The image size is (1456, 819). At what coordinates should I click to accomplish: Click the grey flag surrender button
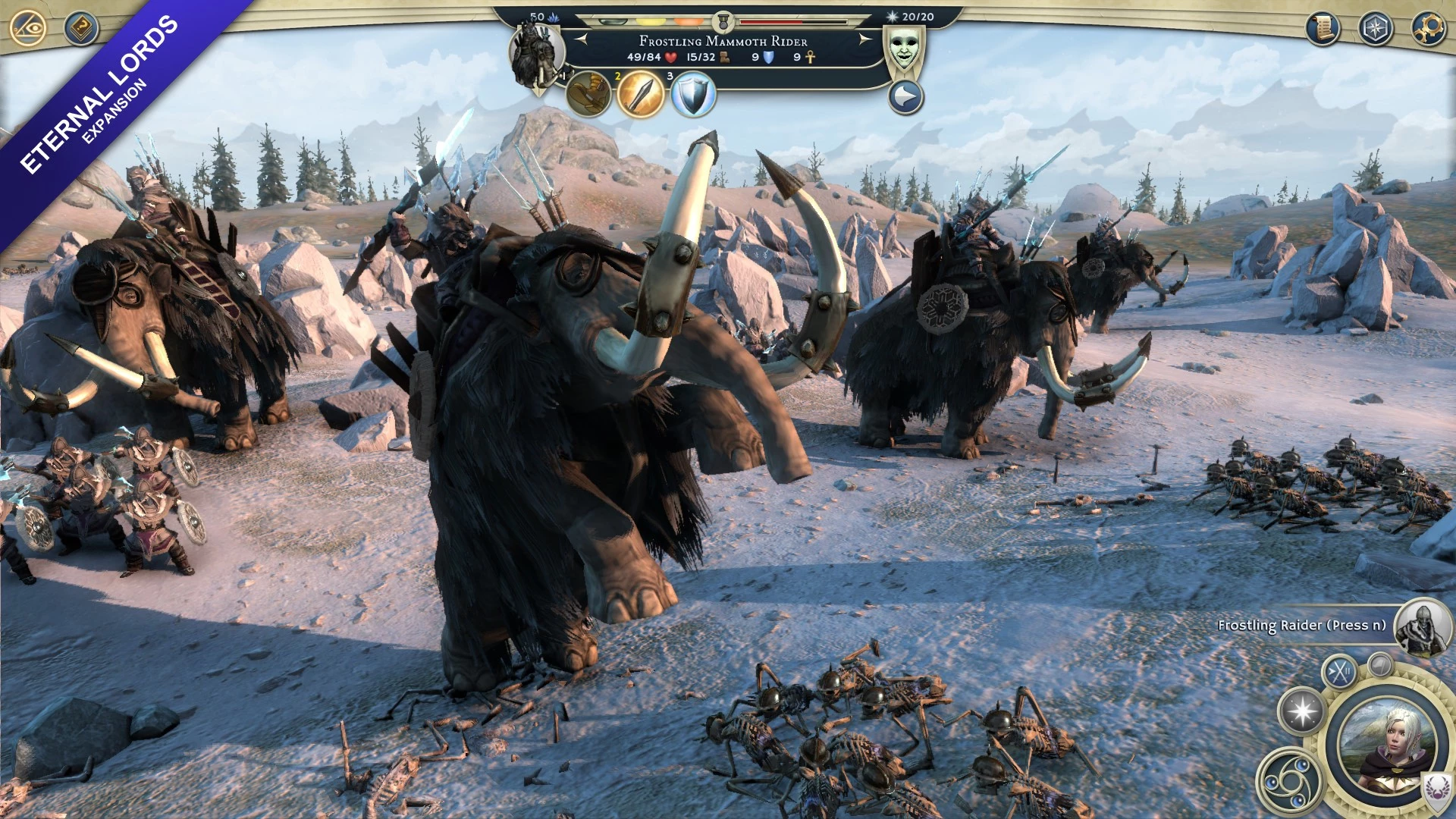1381,665
